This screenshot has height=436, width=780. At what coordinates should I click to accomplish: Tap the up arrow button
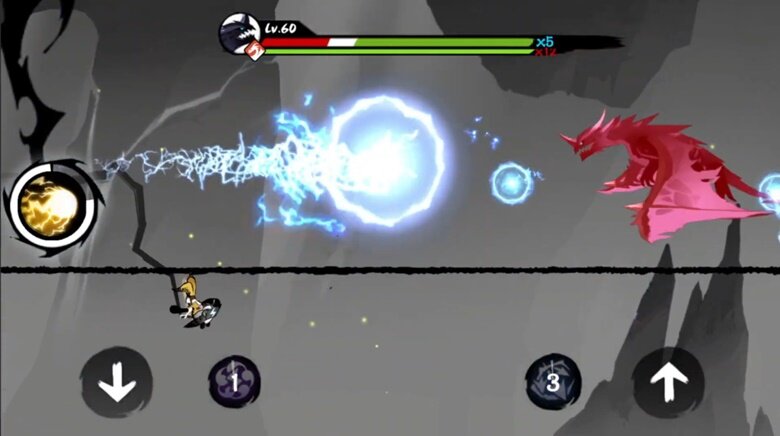pos(668,381)
